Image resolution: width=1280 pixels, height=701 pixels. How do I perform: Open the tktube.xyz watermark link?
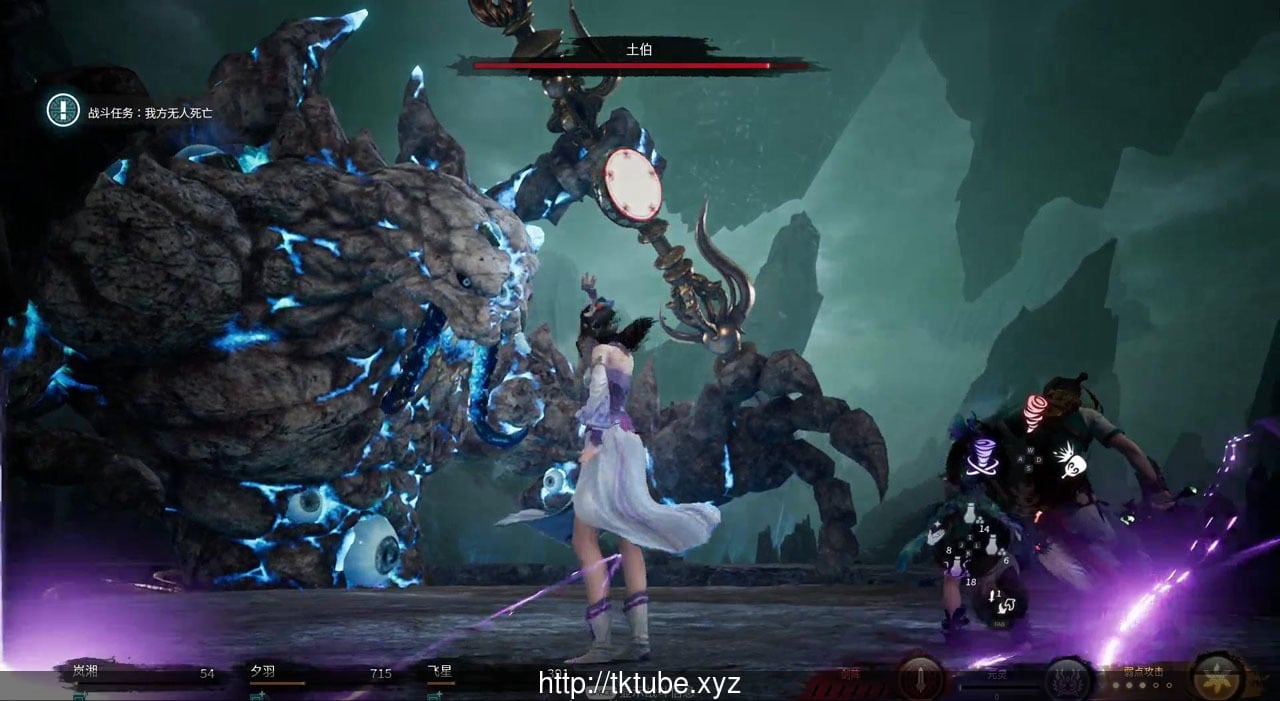click(x=639, y=684)
